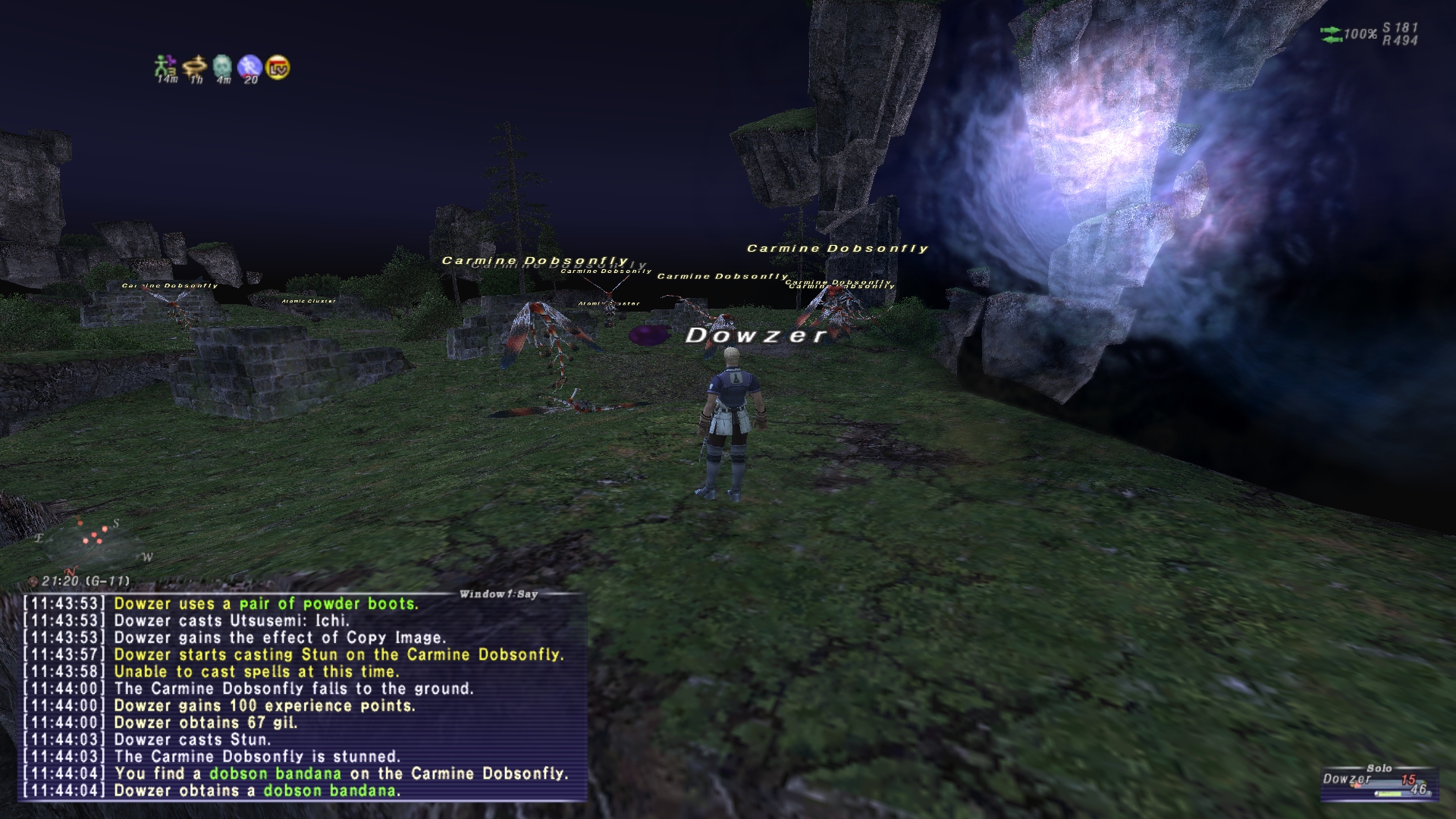Image resolution: width=1456 pixels, height=819 pixels.
Task: Click Dowzer's TP value of 46
Action: point(1418,789)
